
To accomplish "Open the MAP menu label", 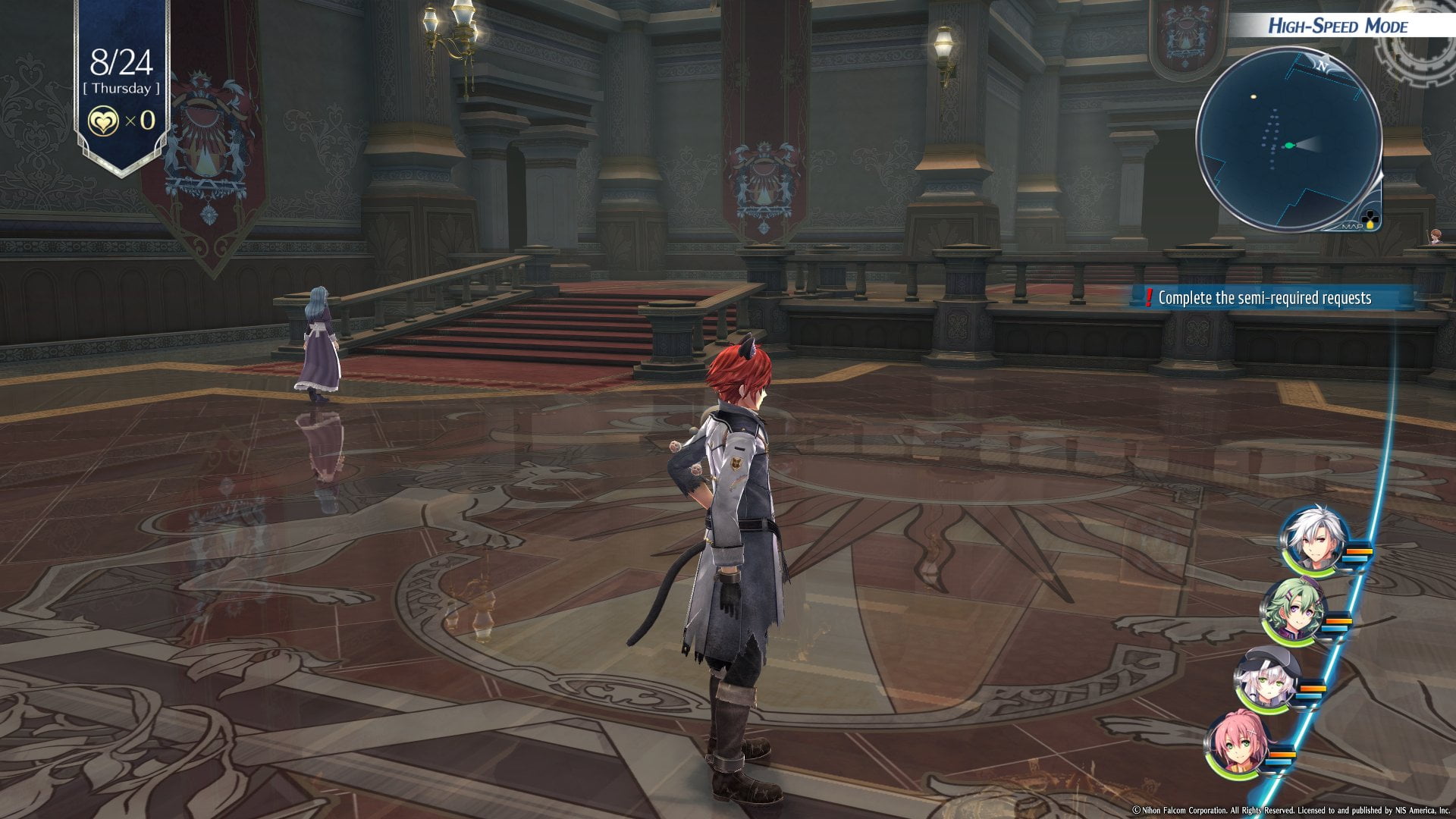I will point(1354,227).
